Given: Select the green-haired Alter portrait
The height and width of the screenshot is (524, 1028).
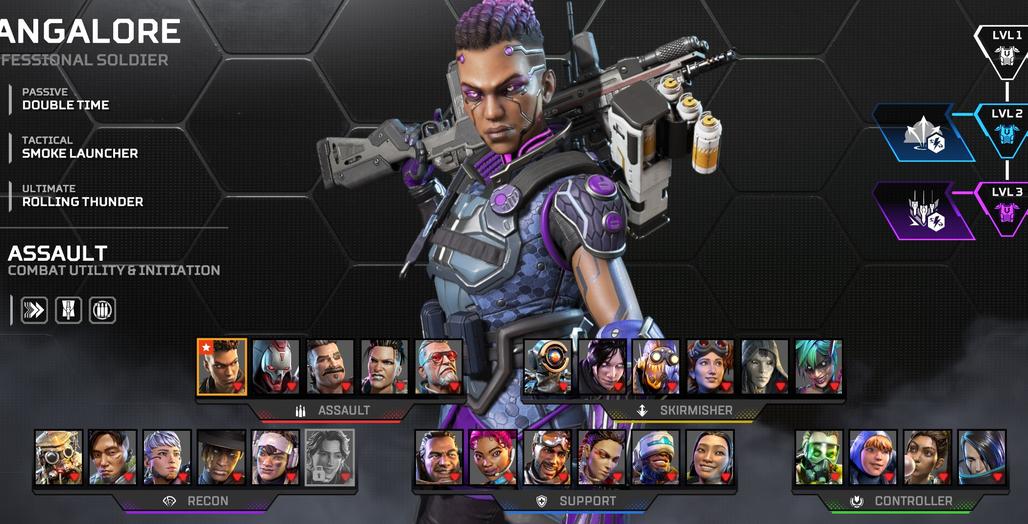Looking at the screenshot, I should pos(818,366).
